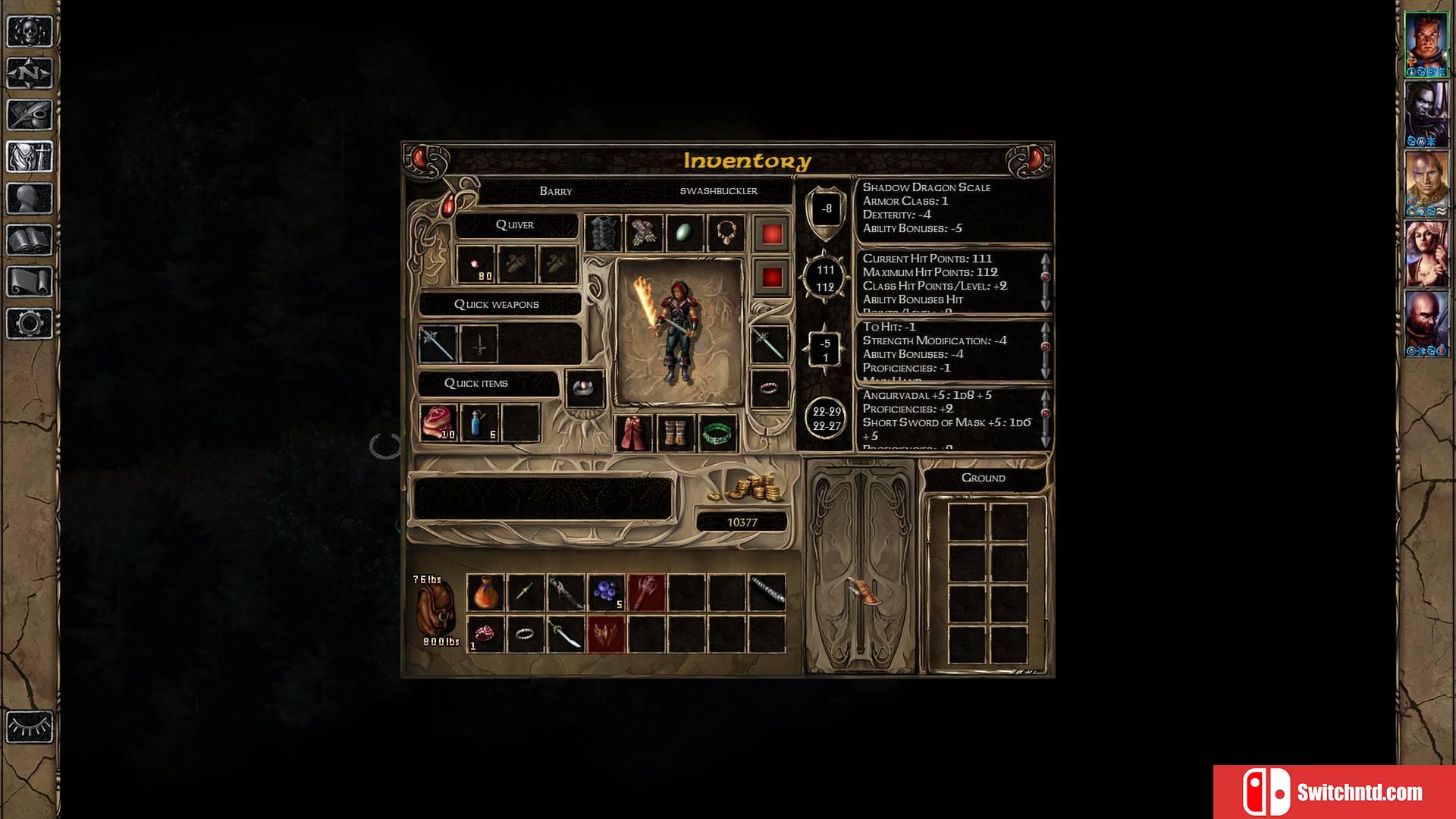1456x819 pixels.
Task: Select the Shadow Dragon Scale armor slot
Action: [x=604, y=233]
